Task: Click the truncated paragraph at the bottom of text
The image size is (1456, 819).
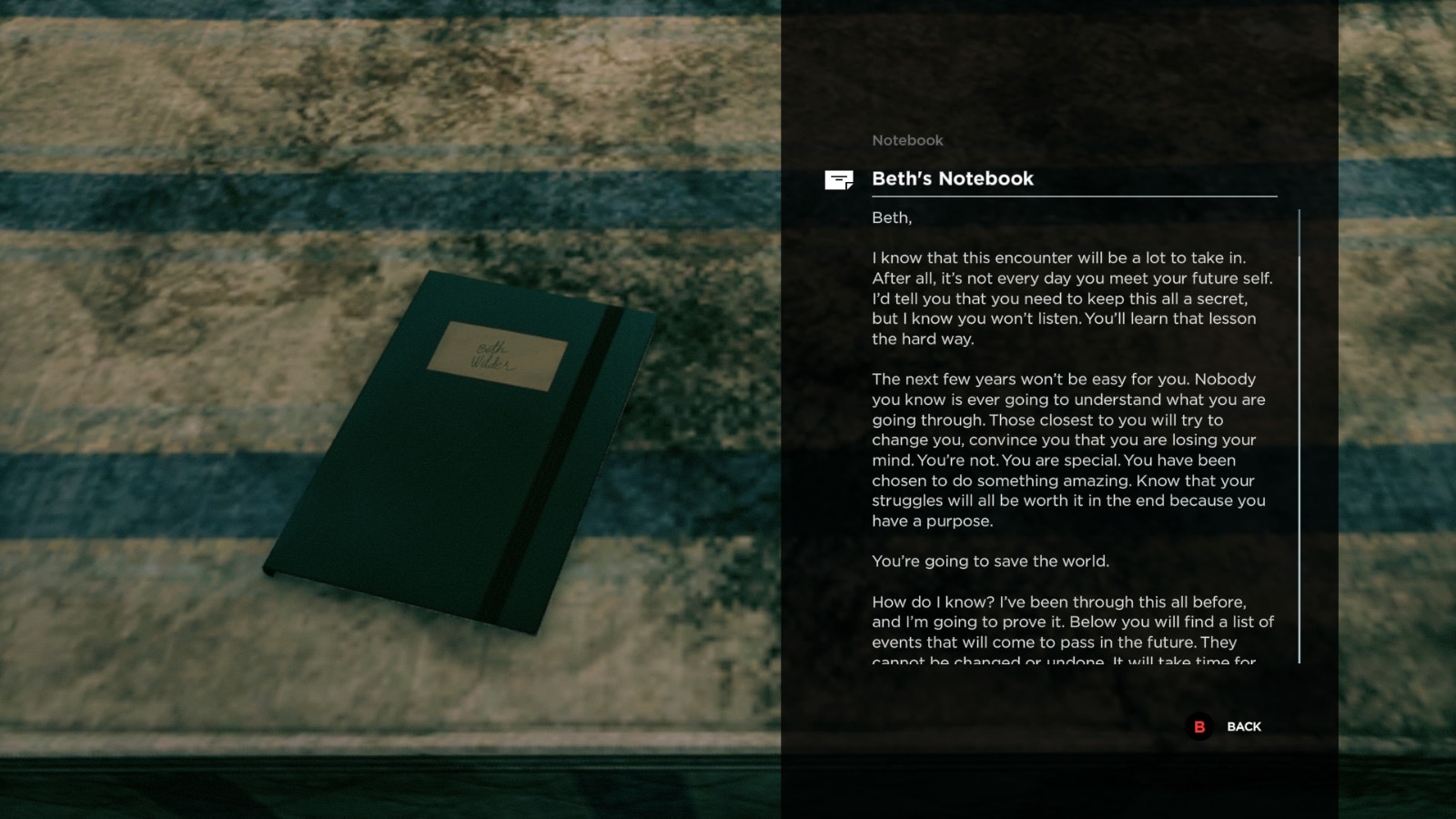Action: [1074, 632]
